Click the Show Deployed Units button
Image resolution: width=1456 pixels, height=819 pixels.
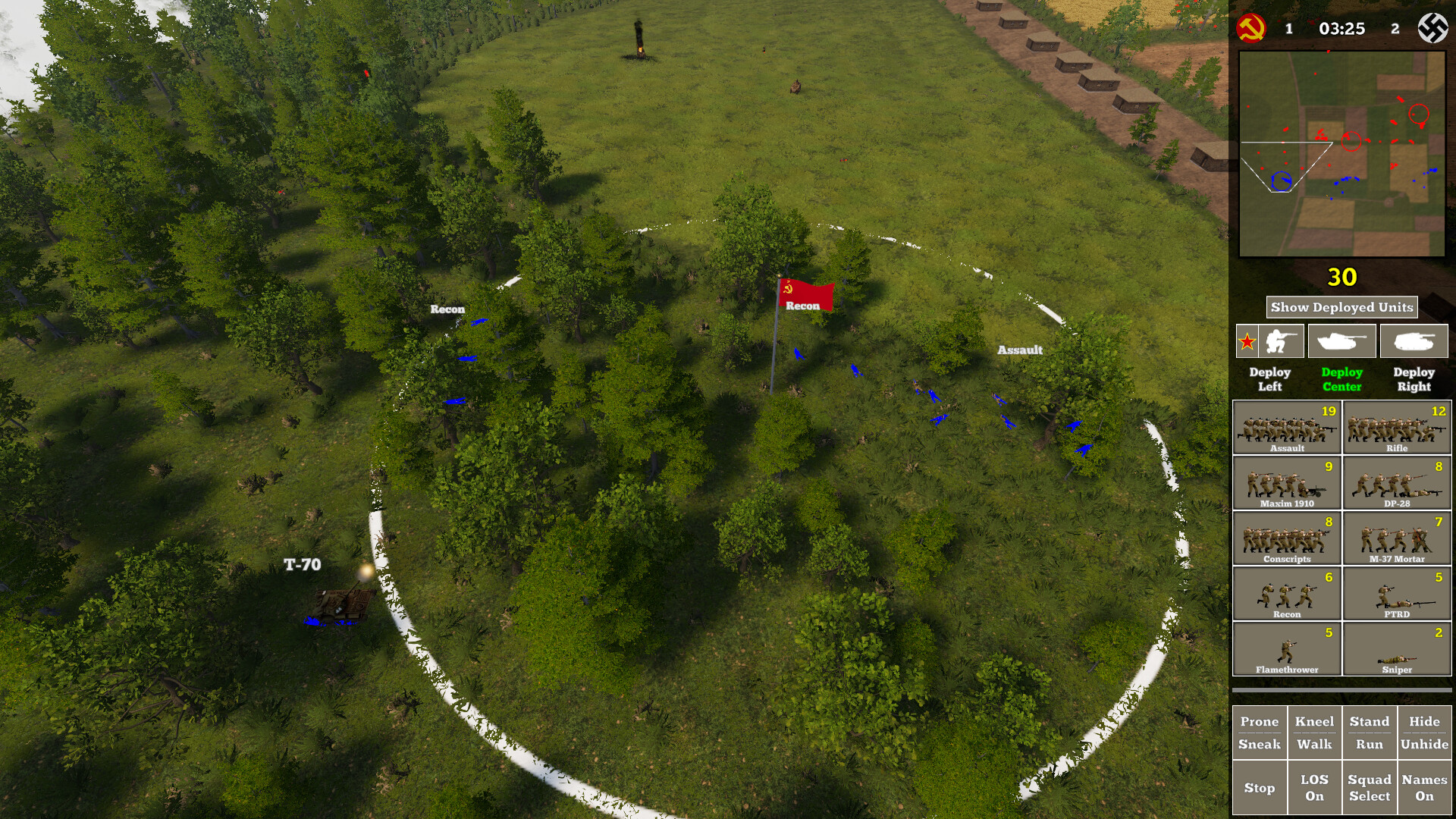tap(1341, 307)
